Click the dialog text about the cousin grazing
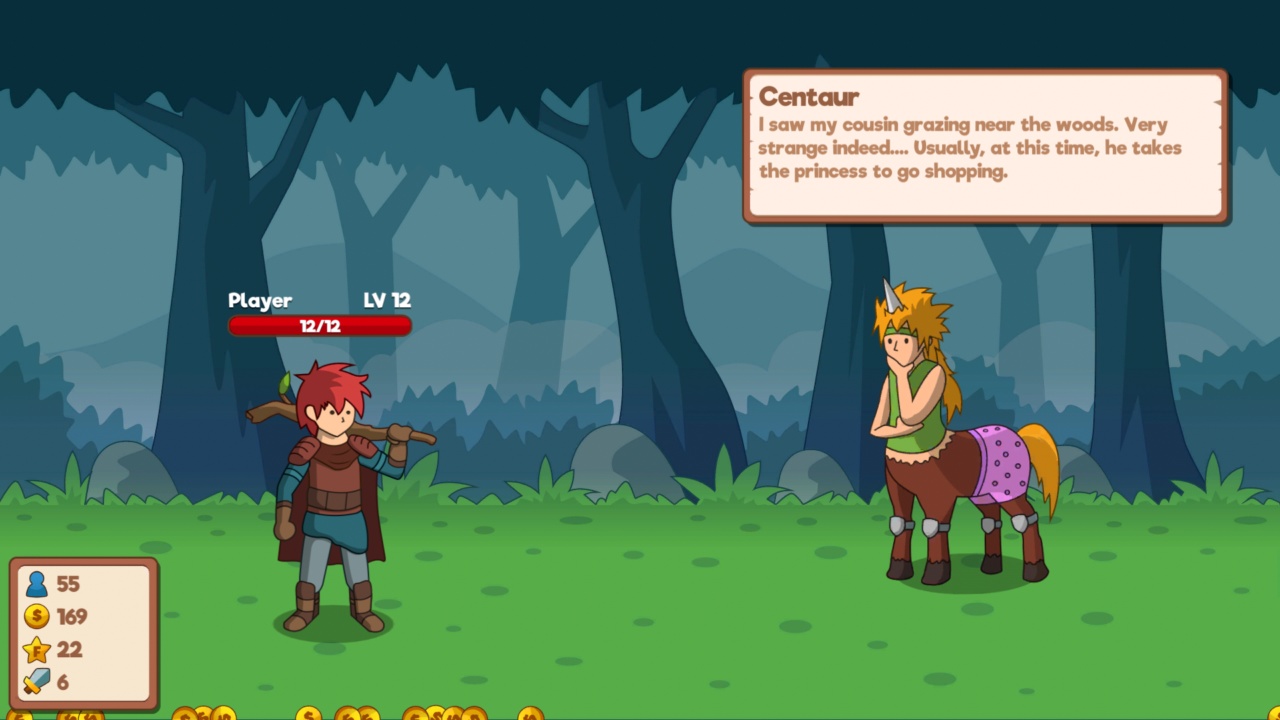1280x720 pixels. (x=970, y=148)
